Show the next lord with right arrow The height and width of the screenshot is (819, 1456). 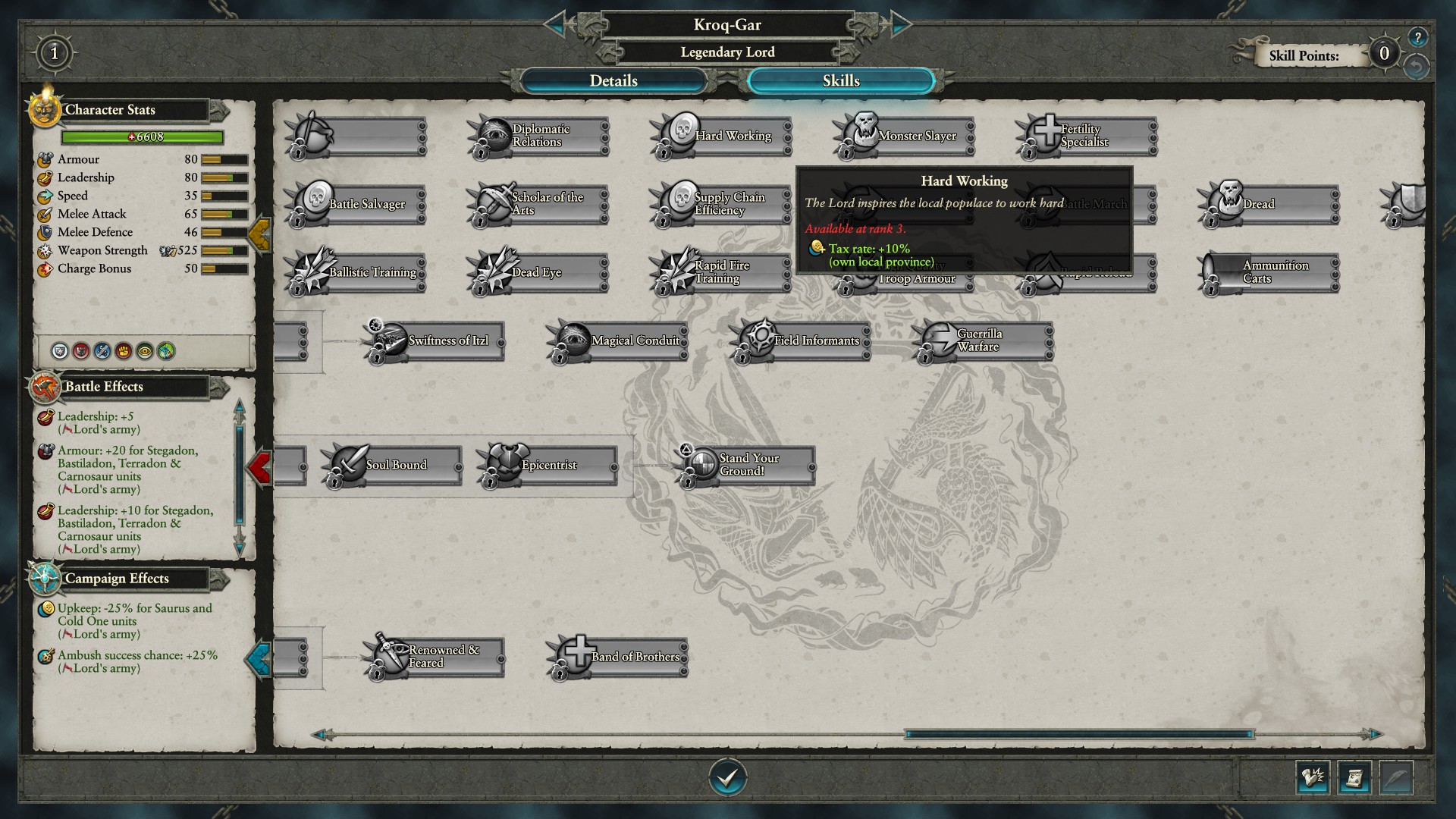[899, 25]
